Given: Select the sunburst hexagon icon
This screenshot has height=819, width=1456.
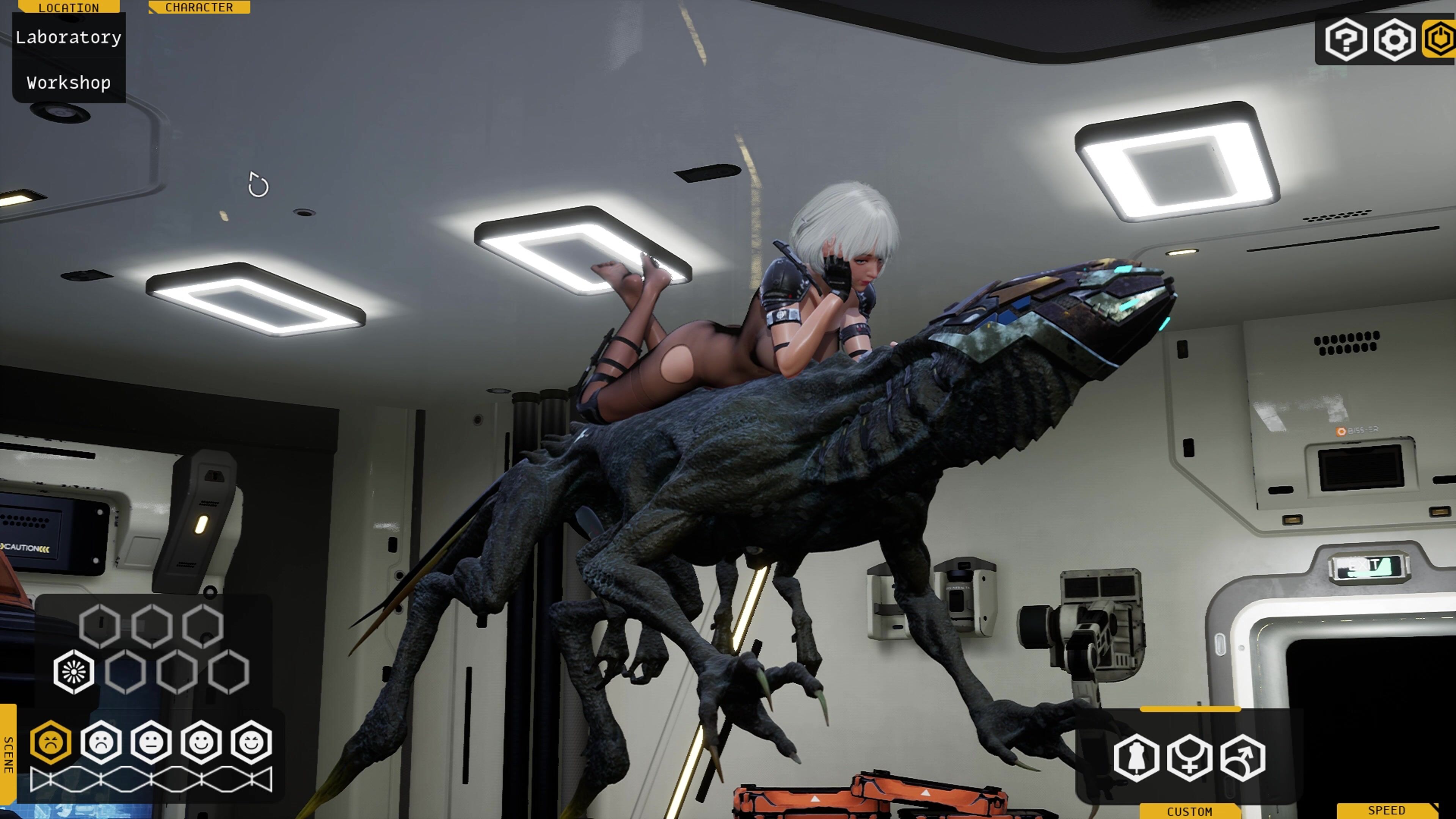Looking at the screenshot, I should coord(74,672).
